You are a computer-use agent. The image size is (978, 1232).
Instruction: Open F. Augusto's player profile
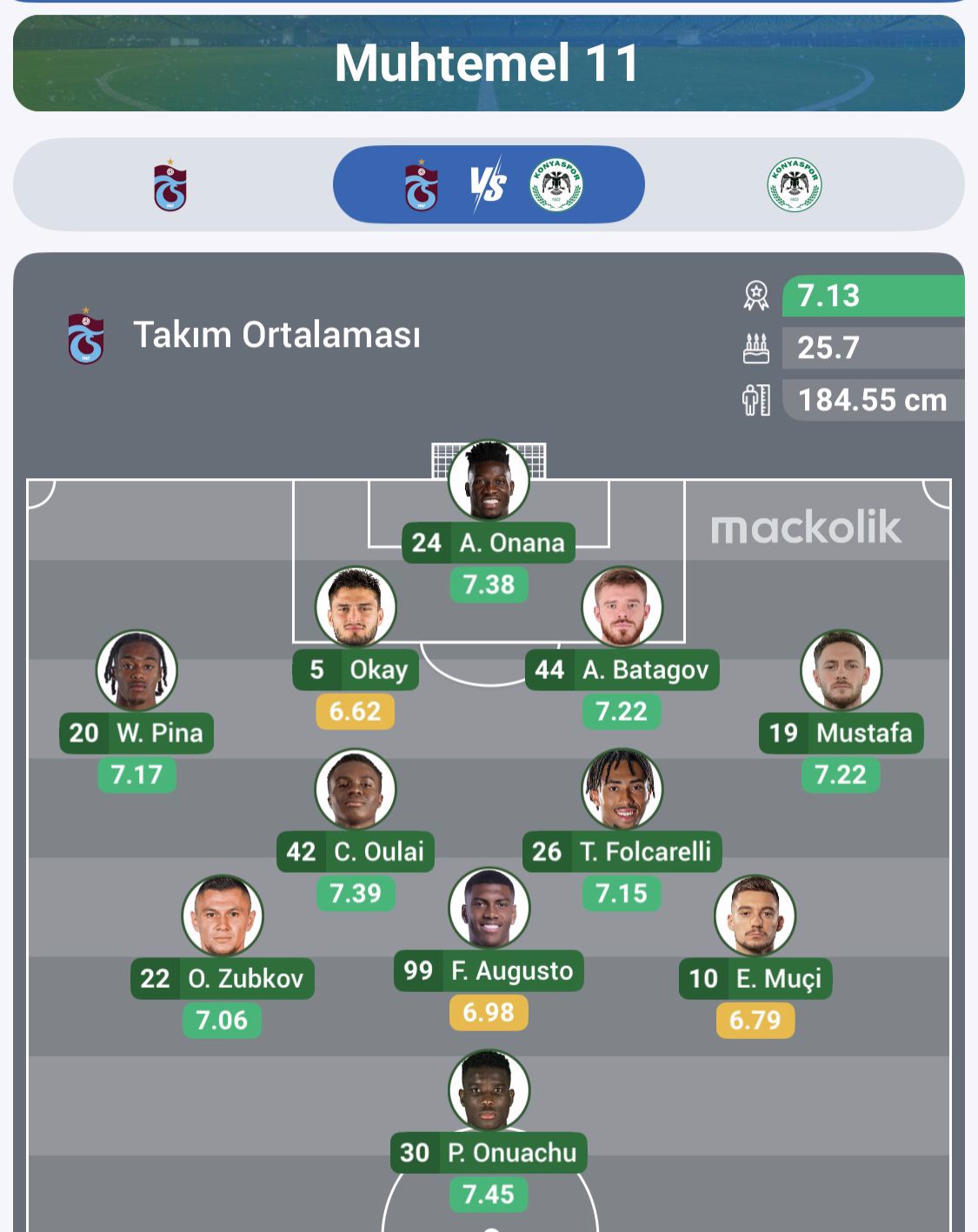489,909
